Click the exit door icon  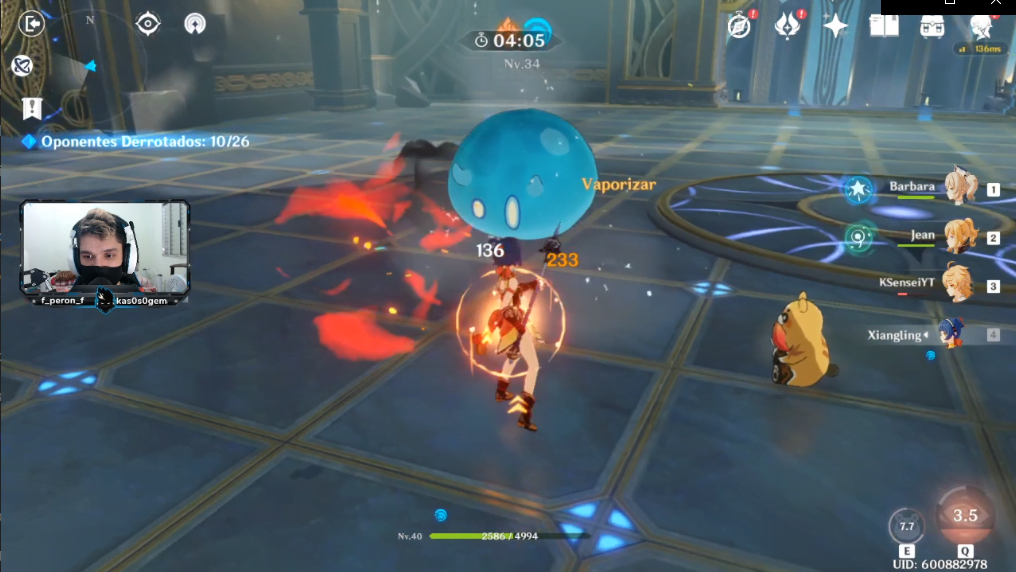(31, 22)
